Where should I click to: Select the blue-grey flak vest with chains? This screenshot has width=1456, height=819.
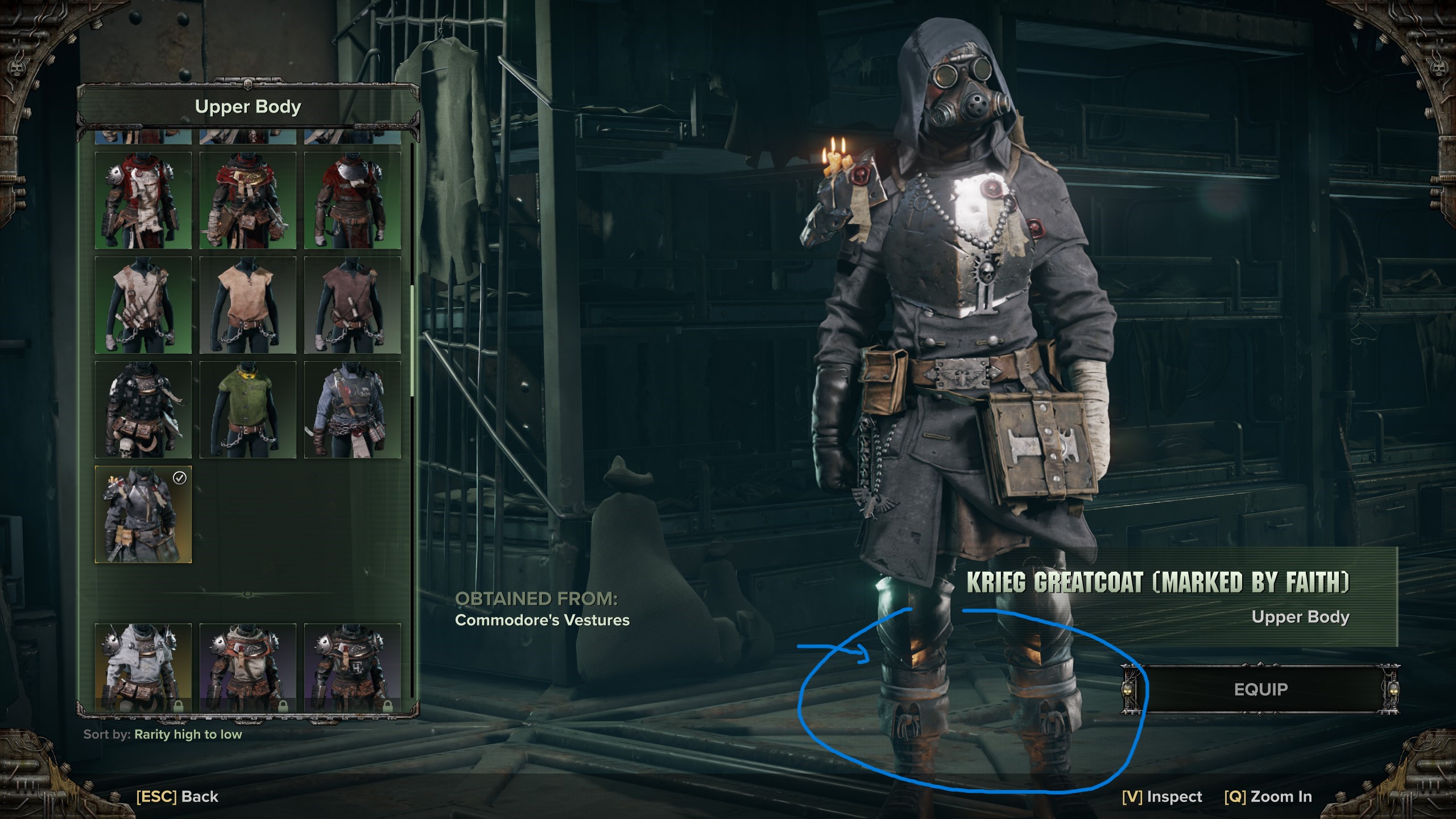pos(353,409)
